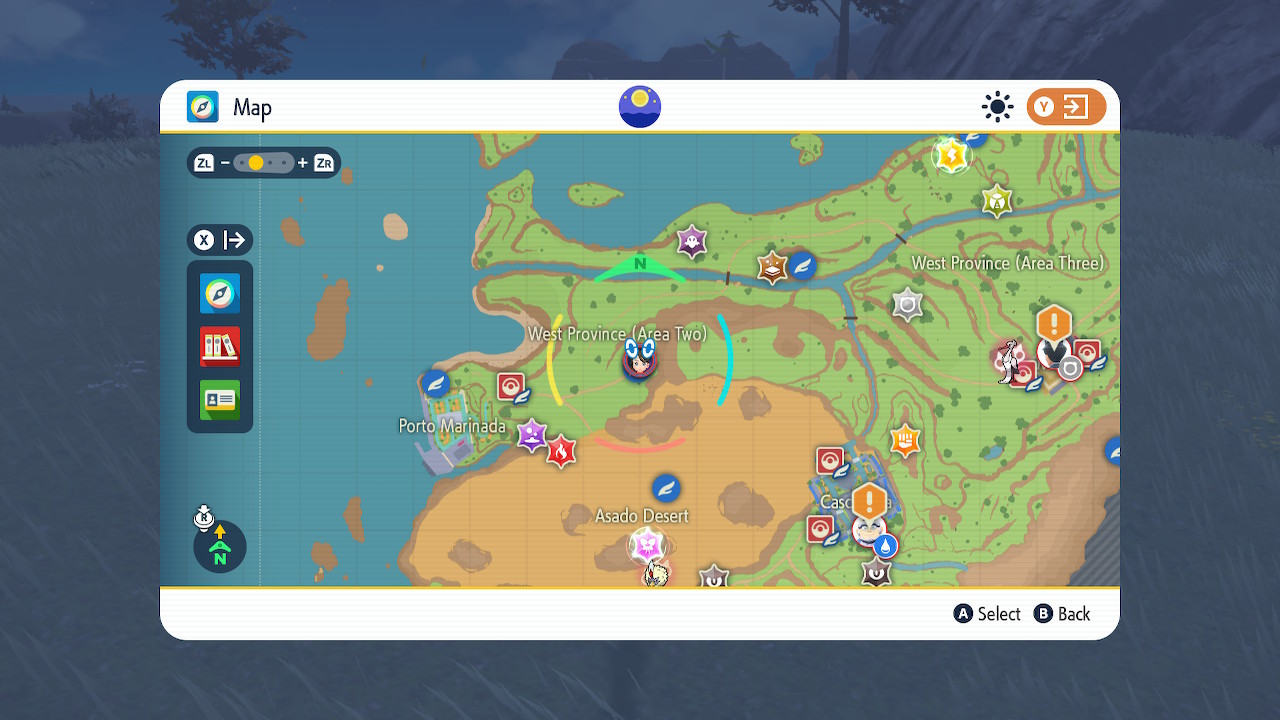Select the orange fighting fist raid crystal
The width and height of the screenshot is (1280, 720).
[x=905, y=439]
